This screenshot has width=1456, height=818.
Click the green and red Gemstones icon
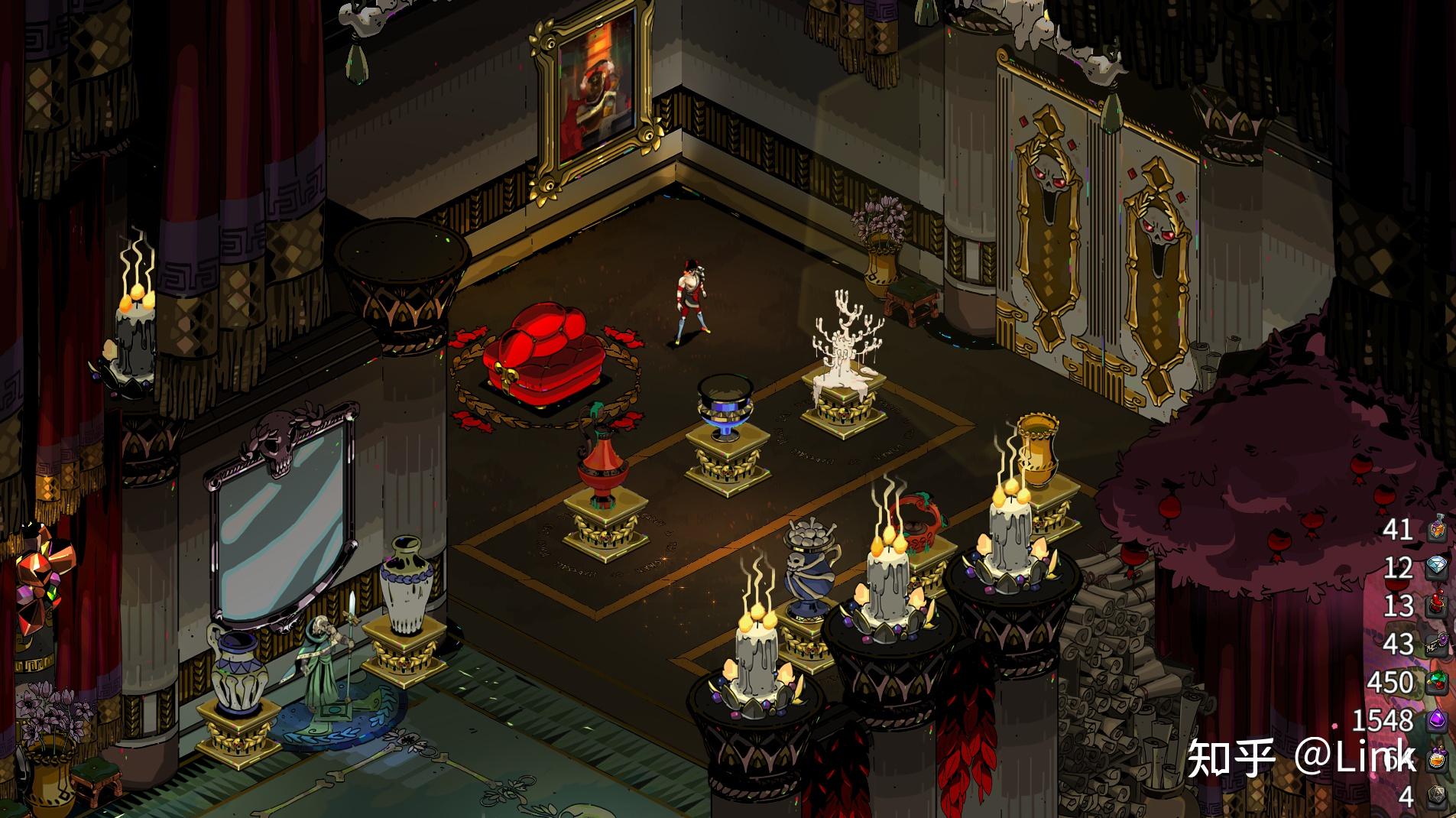tap(1437, 682)
